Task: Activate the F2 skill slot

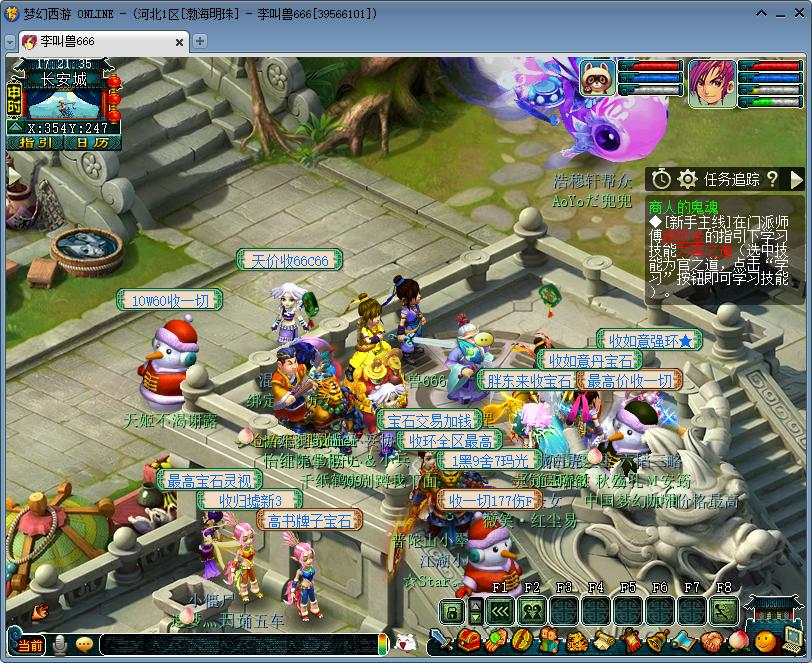Action: pyautogui.click(x=532, y=611)
